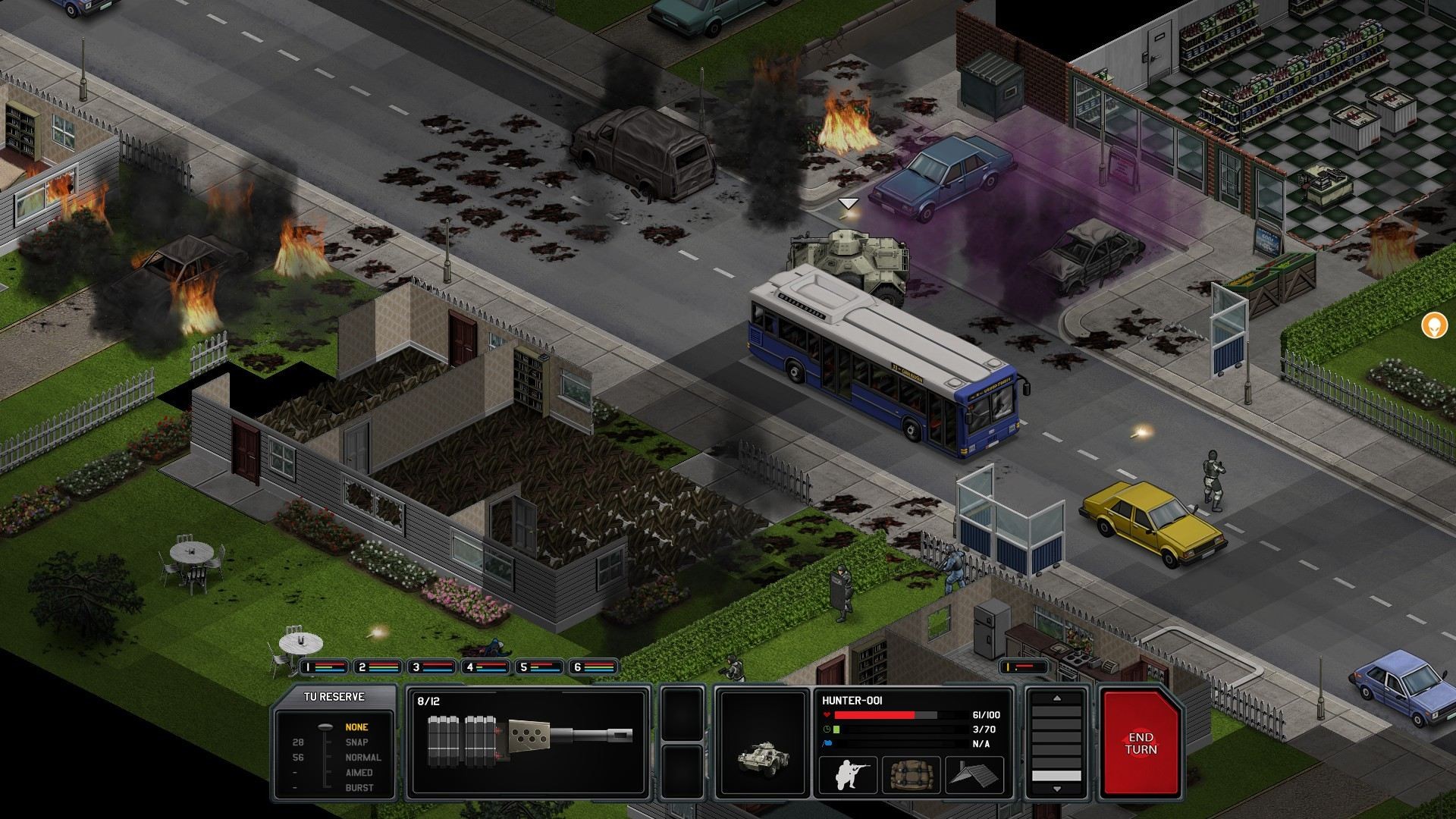Set TU reserve to BURST
This screenshot has height=819, width=1456.
[x=359, y=787]
